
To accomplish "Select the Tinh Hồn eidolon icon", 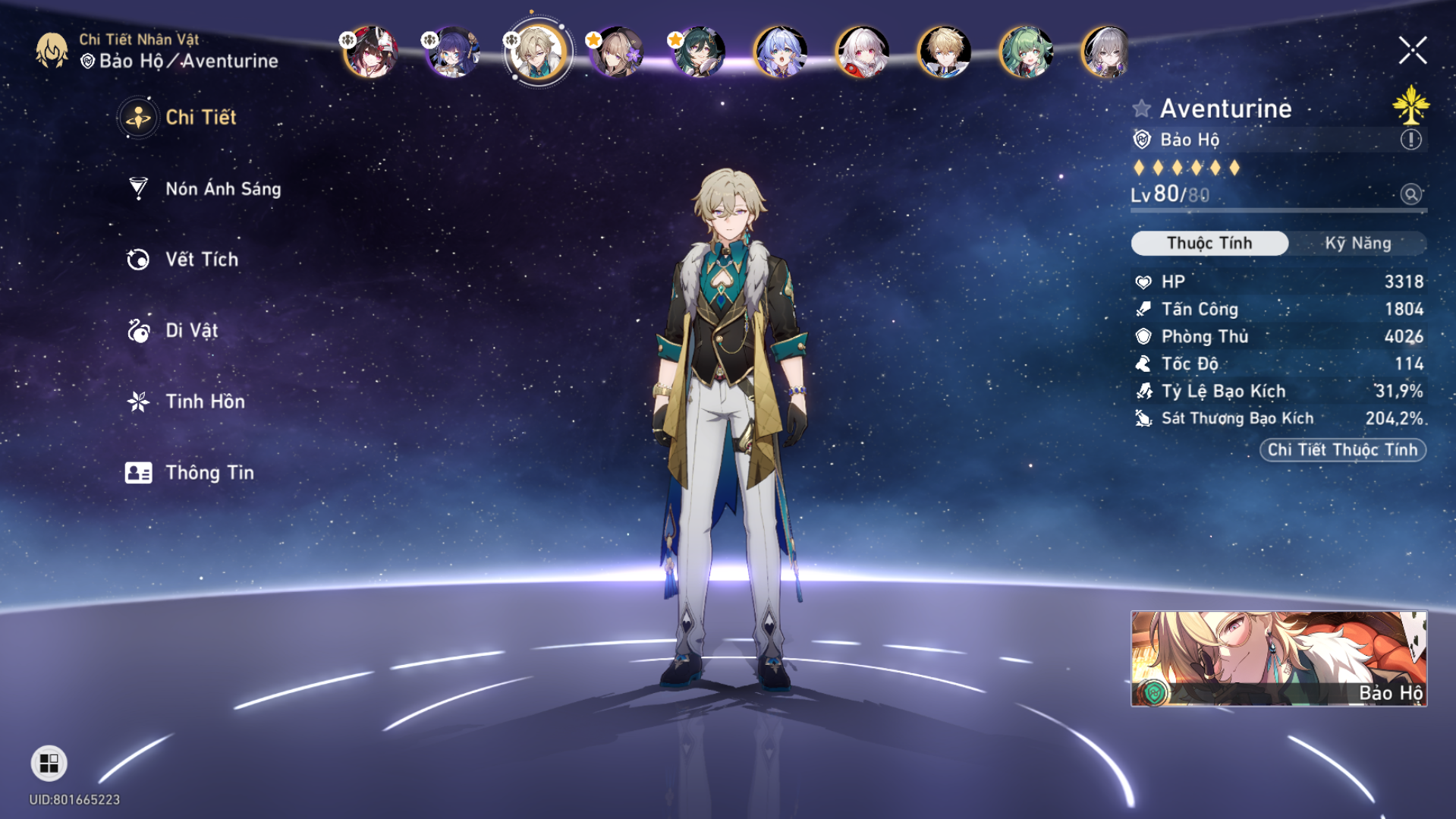I will 137,401.
